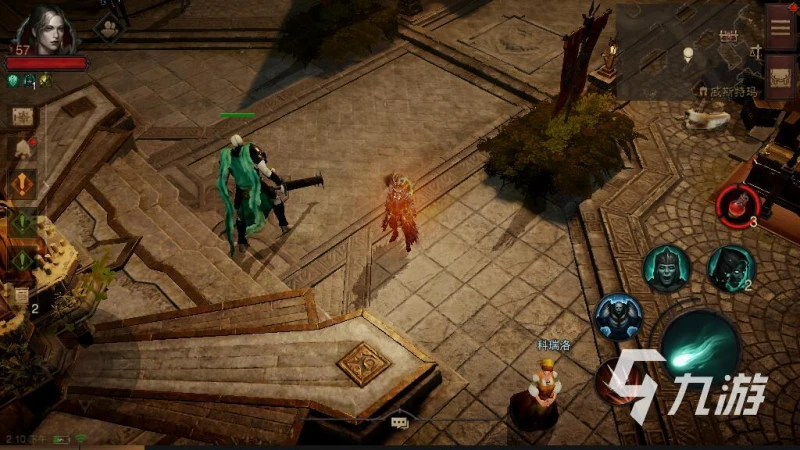Activate the helmeted screaming face skill

click(666, 268)
